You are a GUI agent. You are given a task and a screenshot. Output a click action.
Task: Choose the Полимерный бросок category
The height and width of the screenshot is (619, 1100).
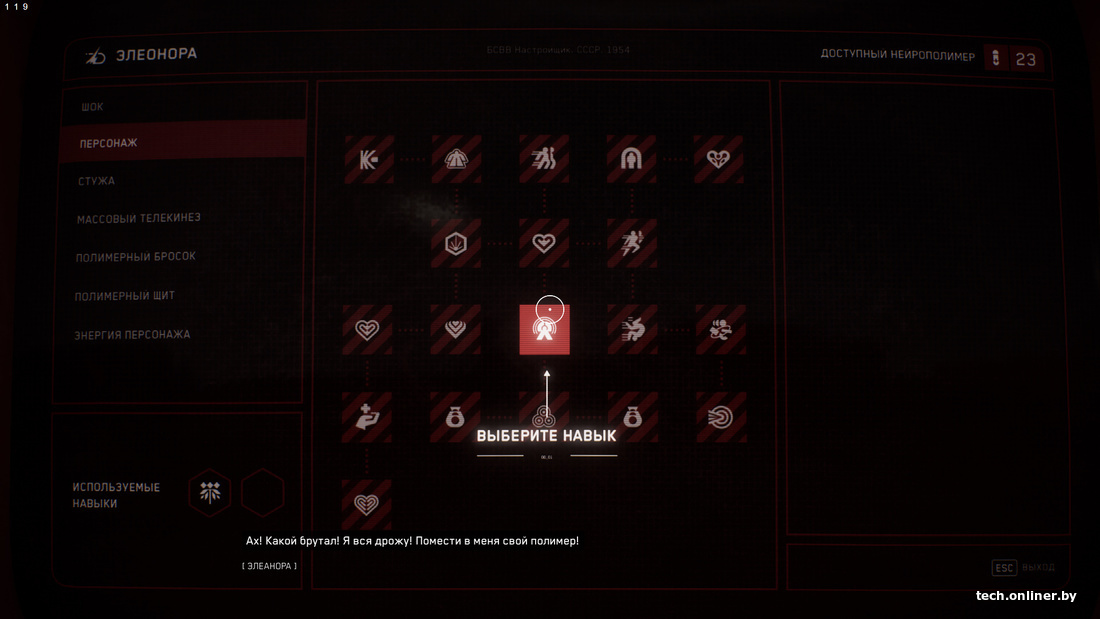(135, 257)
